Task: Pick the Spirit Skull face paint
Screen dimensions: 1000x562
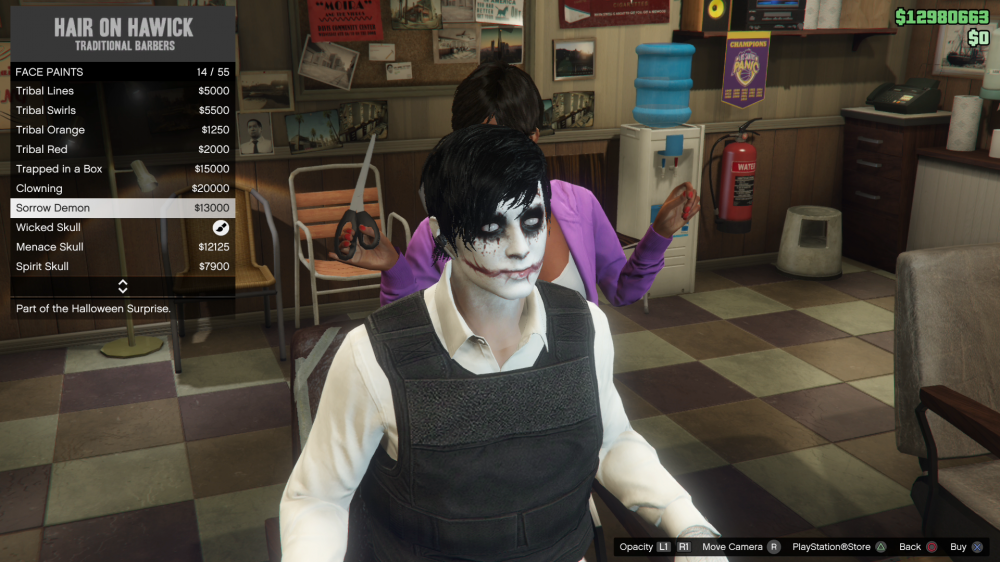Action: tap(122, 267)
